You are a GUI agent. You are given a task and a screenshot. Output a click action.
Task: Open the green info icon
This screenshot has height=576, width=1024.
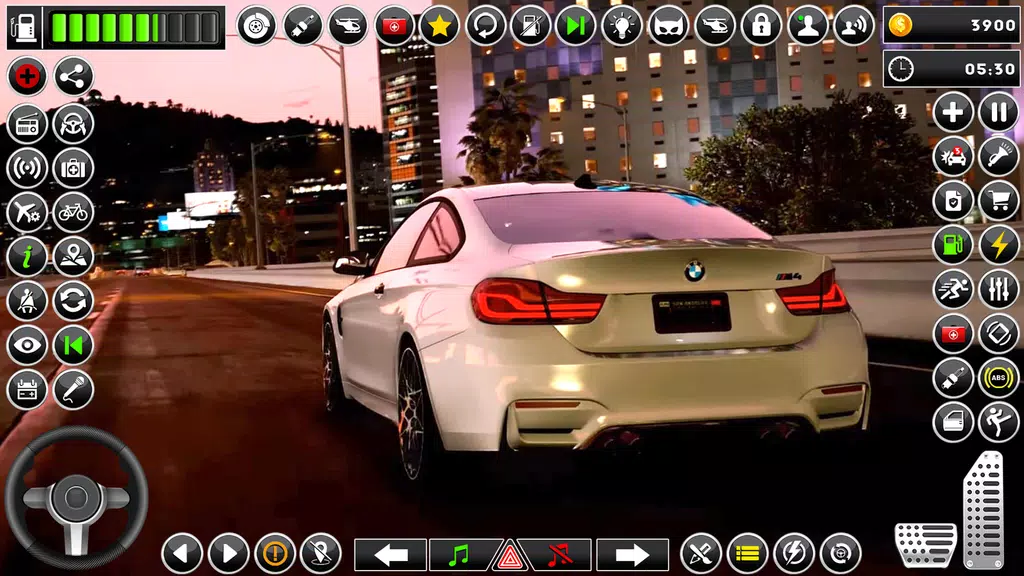pyautogui.click(x=27, y=257)
